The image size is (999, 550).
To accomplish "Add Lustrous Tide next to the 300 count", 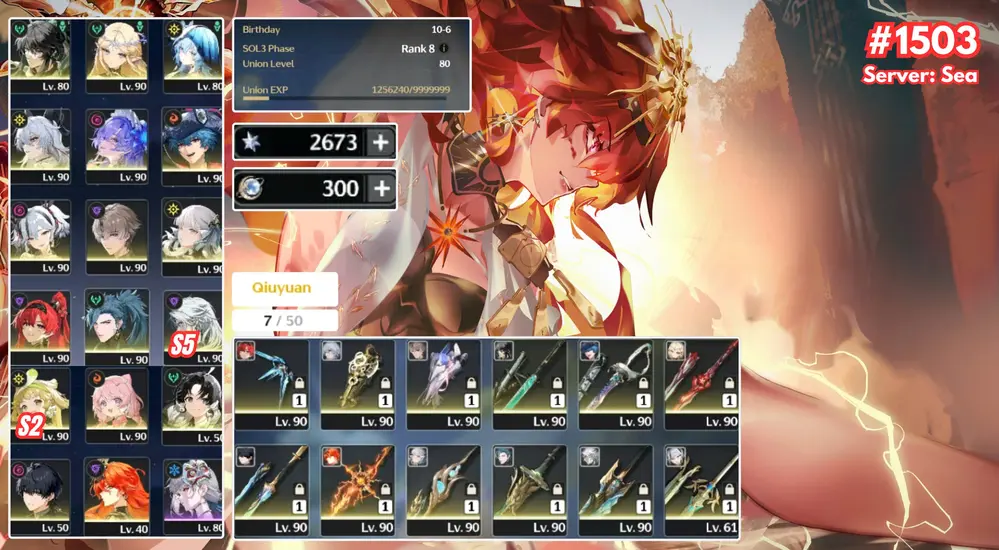I will [380, 189].
